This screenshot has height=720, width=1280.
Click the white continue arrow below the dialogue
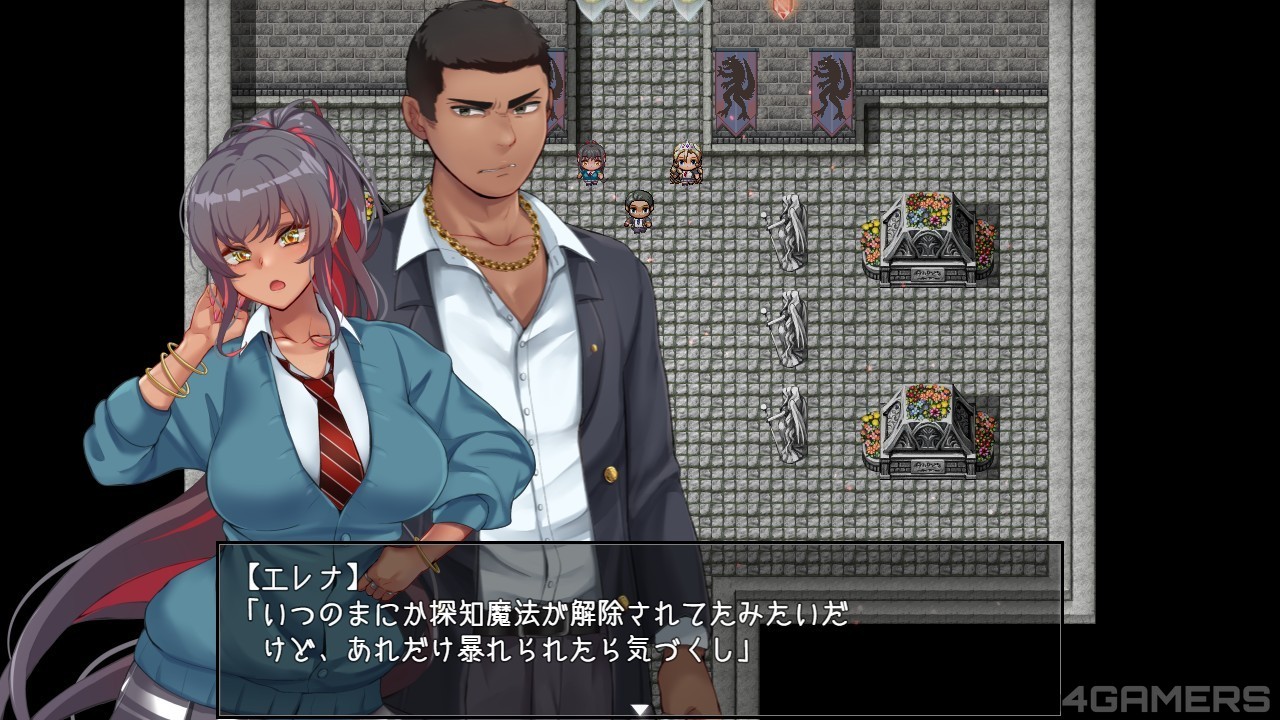click(640, 710)
